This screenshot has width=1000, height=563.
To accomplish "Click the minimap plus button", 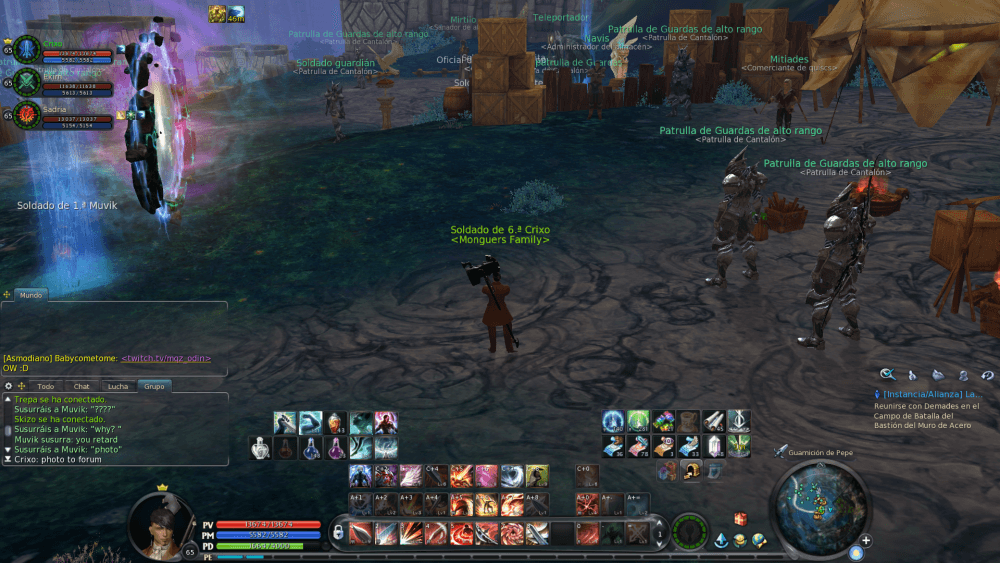I will point(866,541).
